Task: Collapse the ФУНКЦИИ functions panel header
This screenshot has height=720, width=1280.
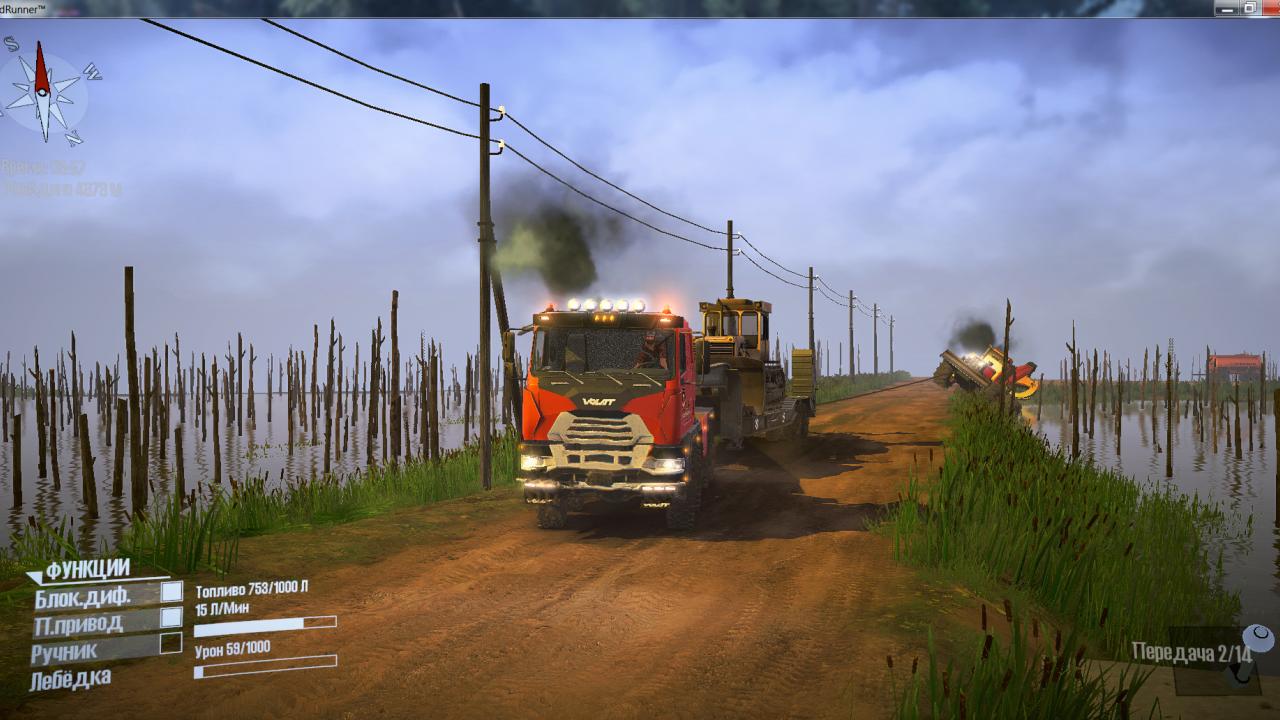Action: pyautogui.click(x=87, y=569)
